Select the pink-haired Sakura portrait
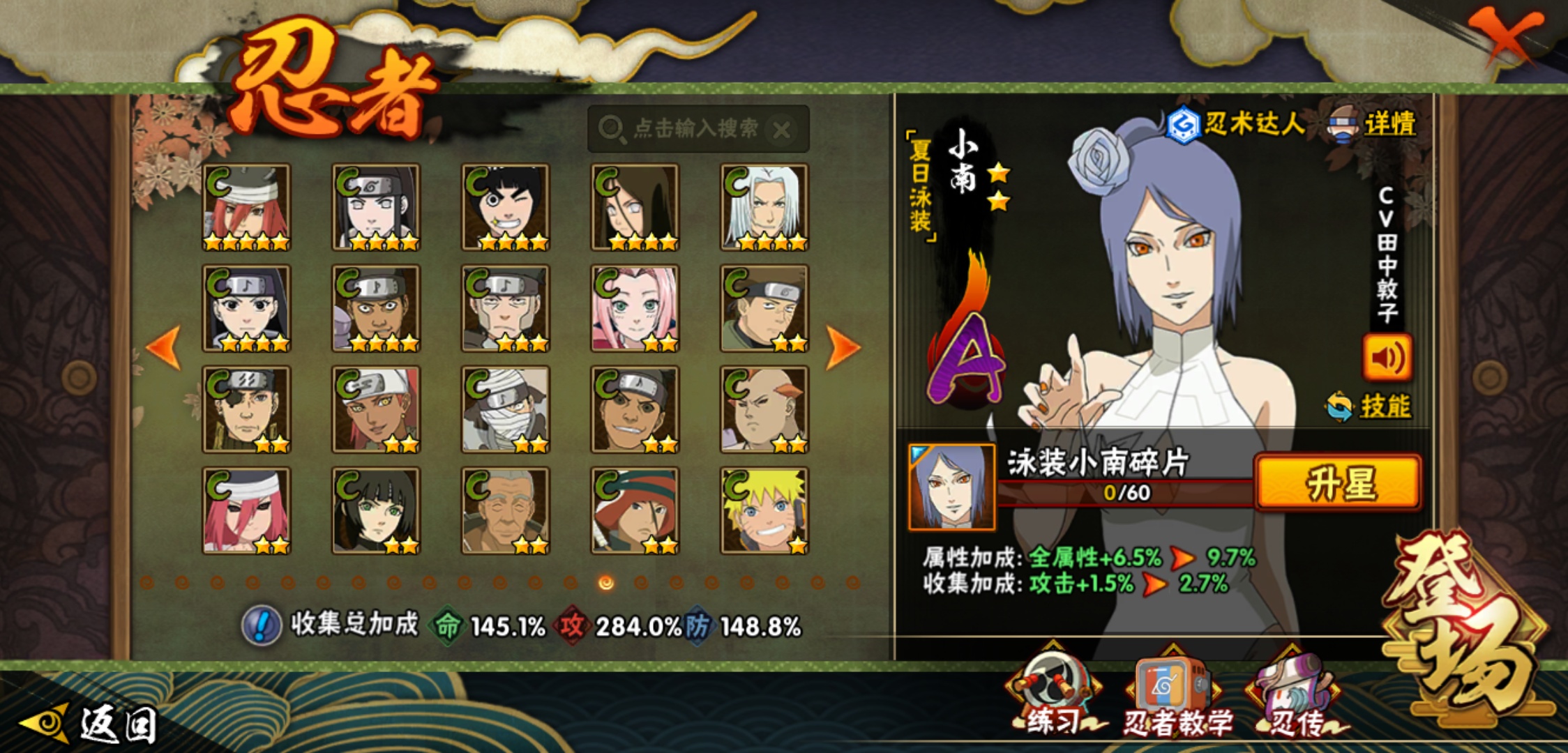Image resolution: width=1568 pixels, height=753 pixels. point(635,308)
